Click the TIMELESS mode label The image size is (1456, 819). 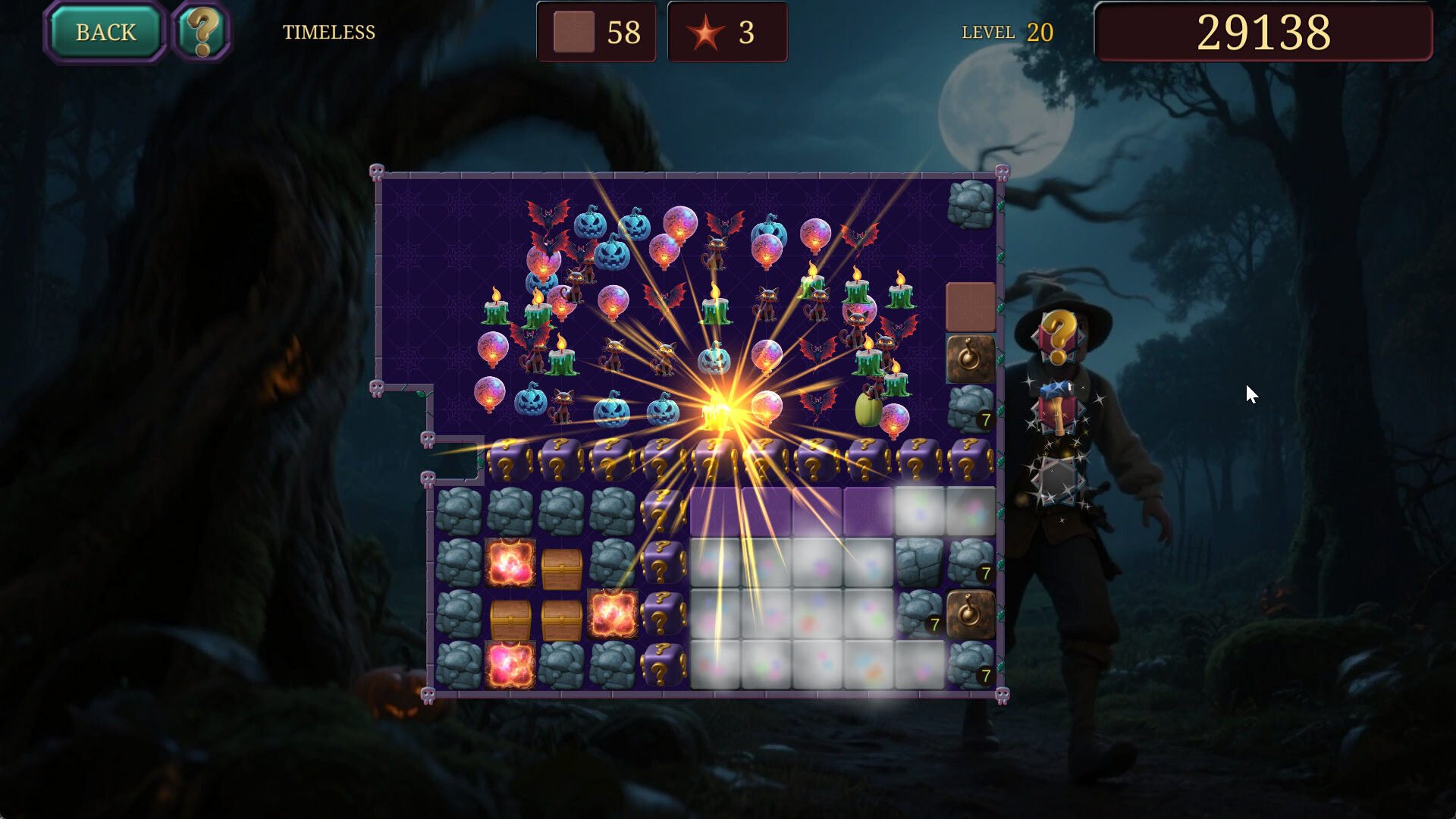coord(328,33)
